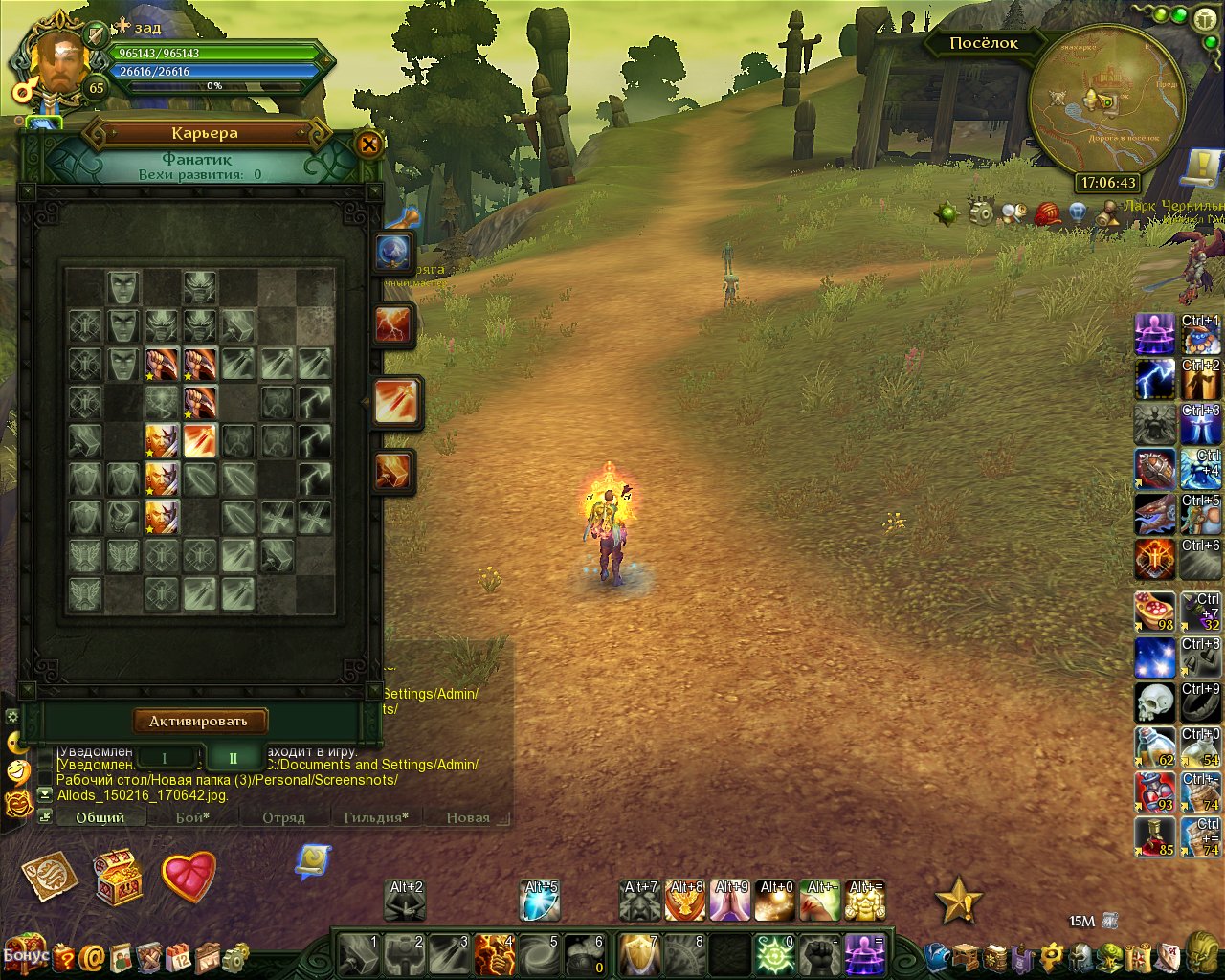Open the Бонус chest button
The height and width of the screenshot is (980, 1225).
(24, 952)
